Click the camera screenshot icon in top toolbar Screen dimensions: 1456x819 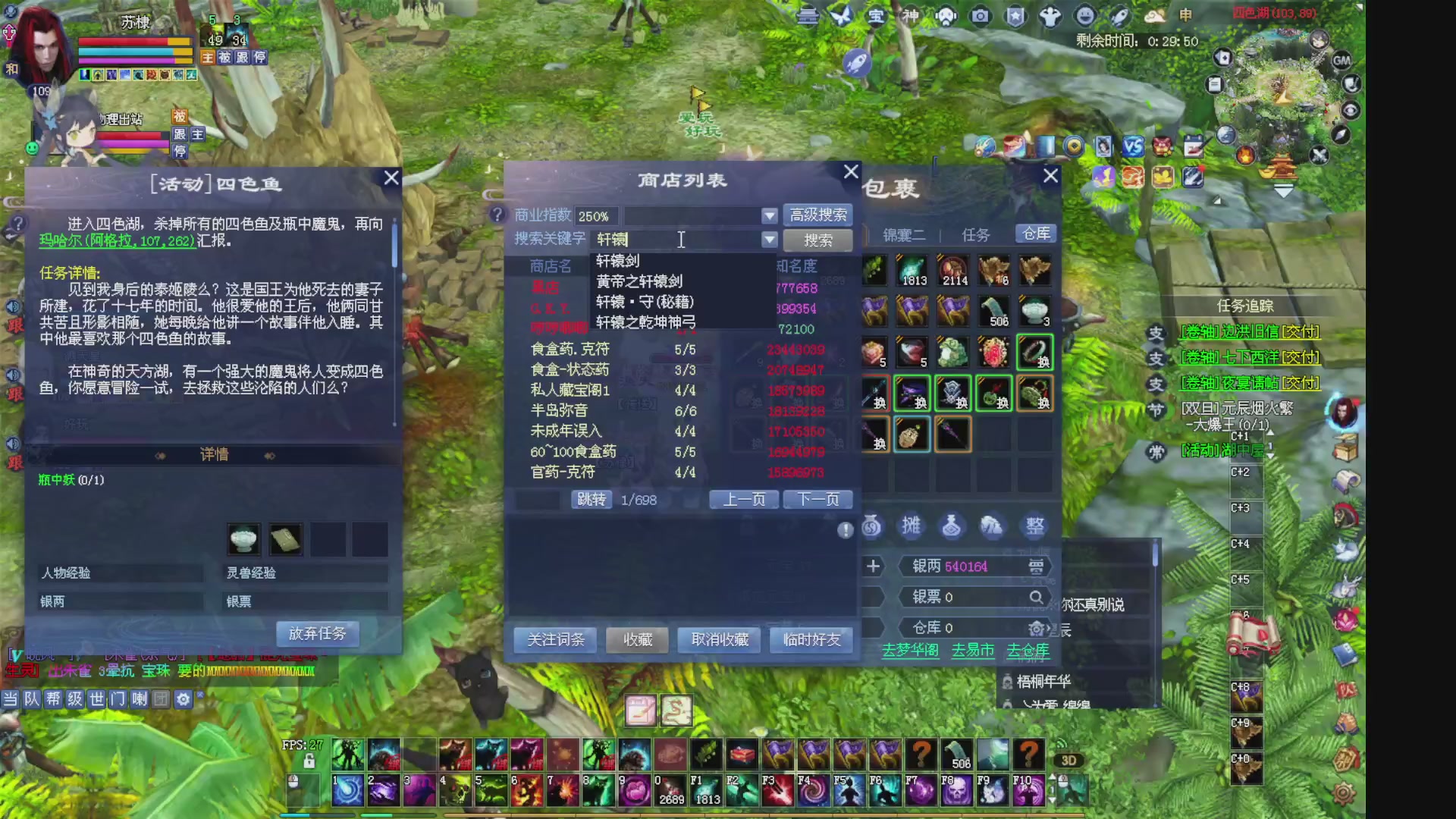click(981, 15)
